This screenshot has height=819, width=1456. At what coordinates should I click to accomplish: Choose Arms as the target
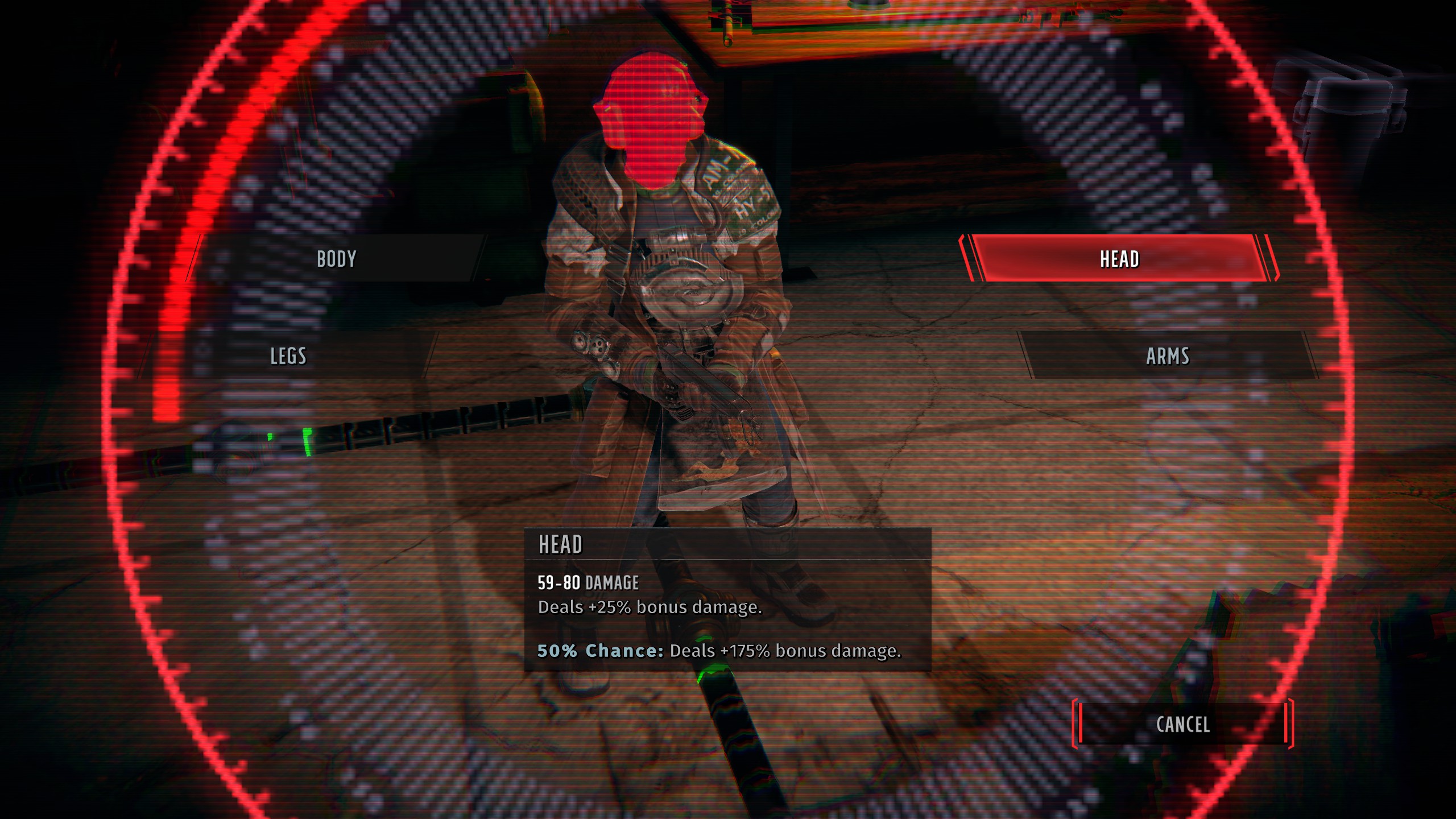[1167, 356]
